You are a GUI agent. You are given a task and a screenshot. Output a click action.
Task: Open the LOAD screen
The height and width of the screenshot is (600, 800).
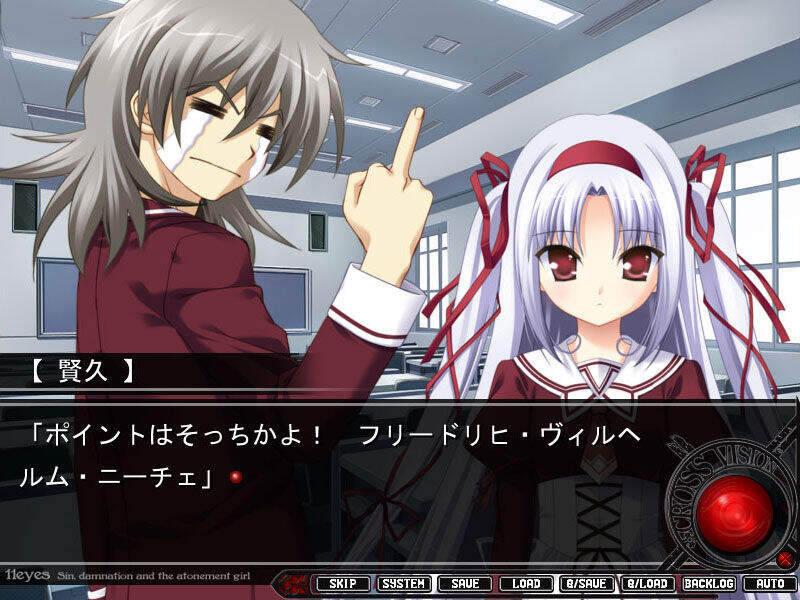click(x=526, y=583)
